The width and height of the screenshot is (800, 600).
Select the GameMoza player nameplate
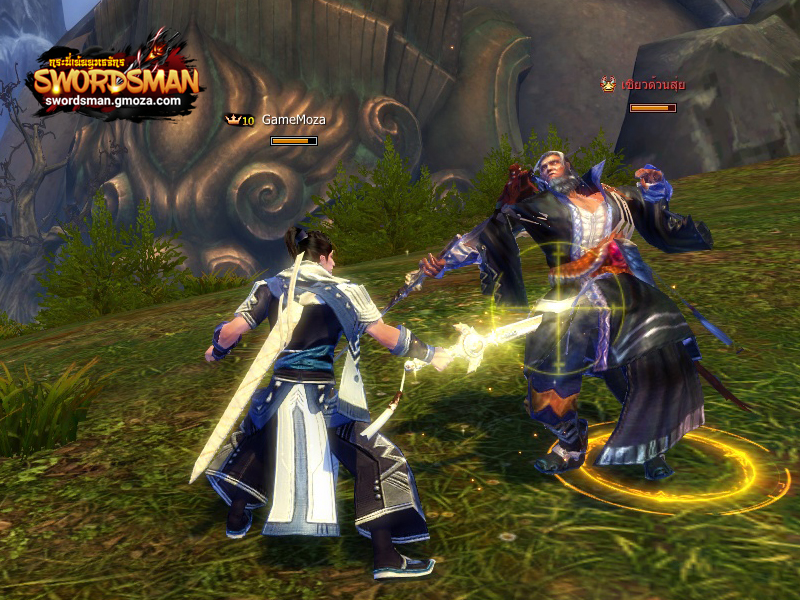pos(293,120)
